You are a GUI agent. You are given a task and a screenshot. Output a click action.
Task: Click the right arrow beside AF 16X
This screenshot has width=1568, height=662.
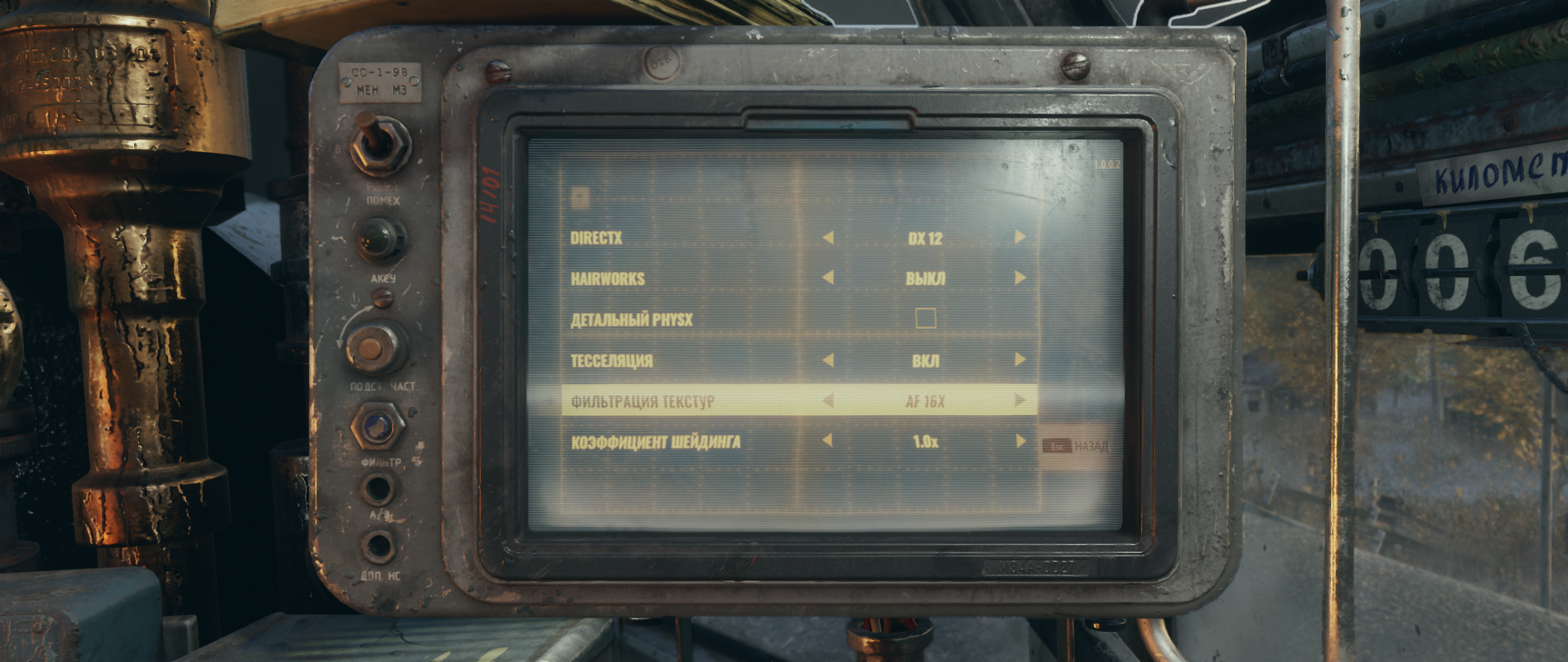pyautogui.click(x=1020, y=401)
